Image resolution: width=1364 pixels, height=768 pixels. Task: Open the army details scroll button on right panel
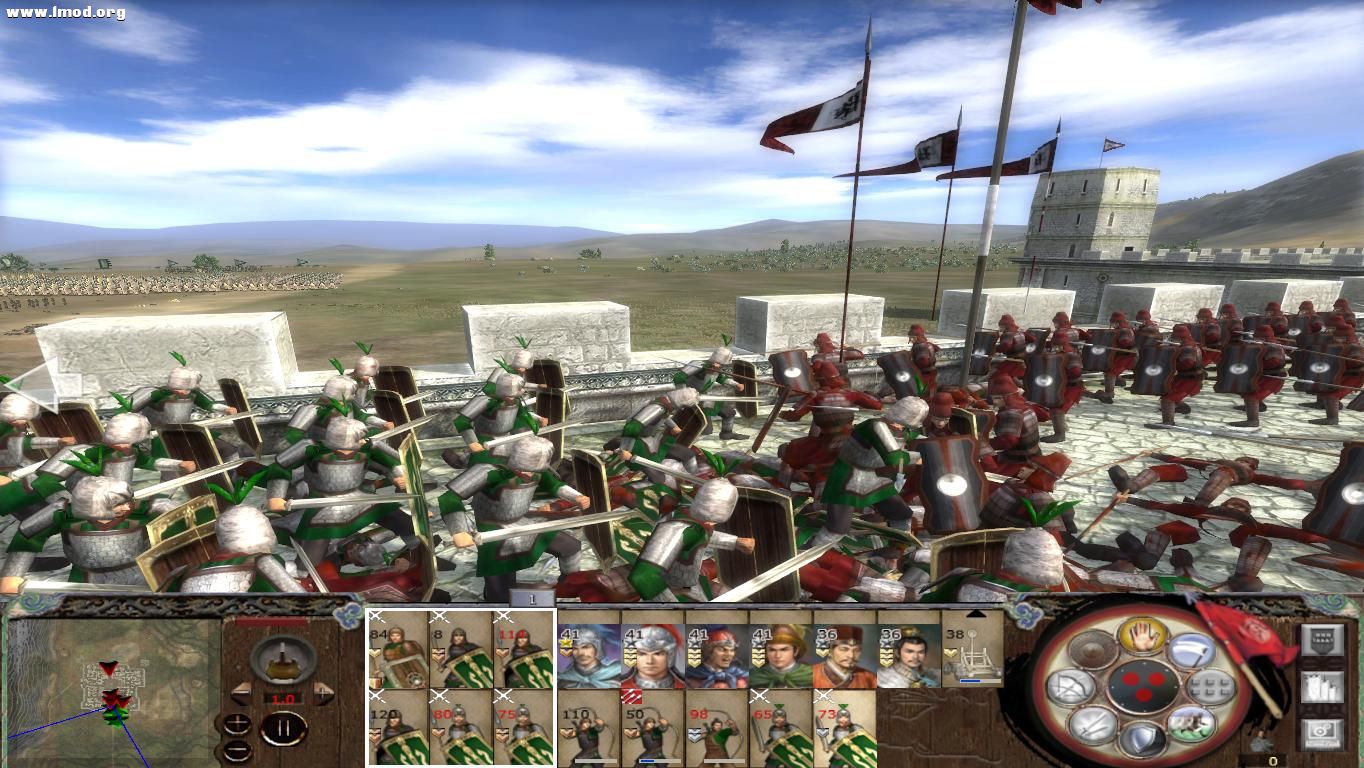[x=1323, y=687]
